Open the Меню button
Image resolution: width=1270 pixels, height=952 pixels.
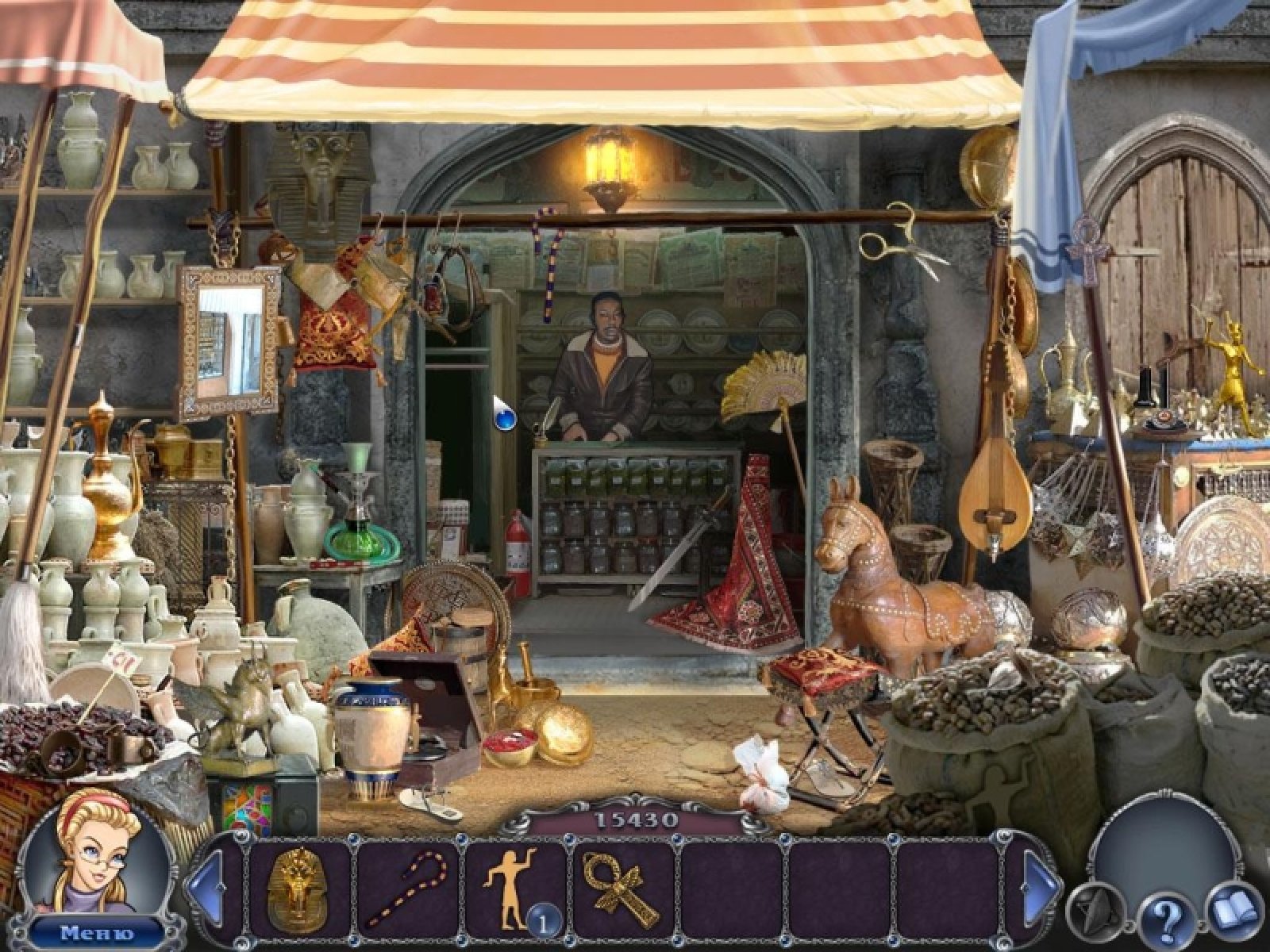click(97, 932)
